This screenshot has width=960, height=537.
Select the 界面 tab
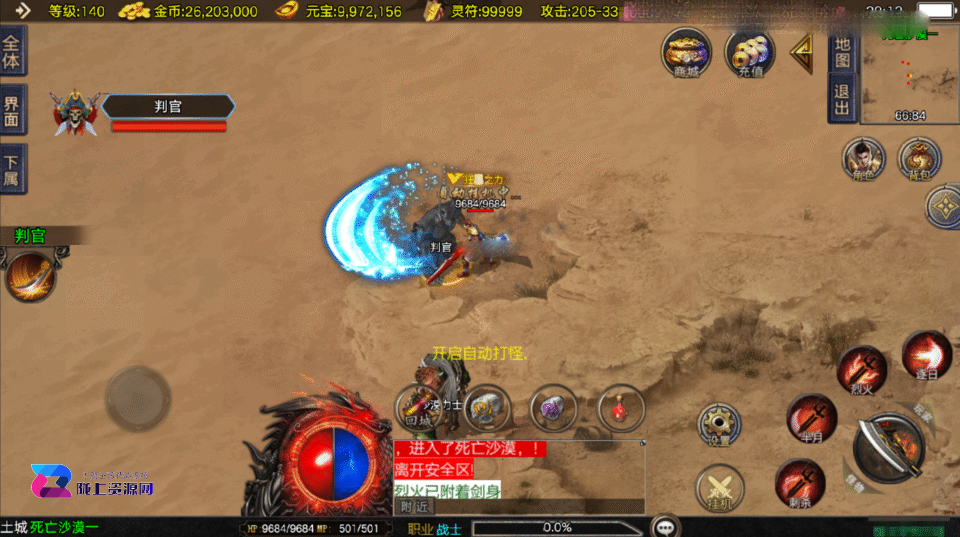(12, 111)
